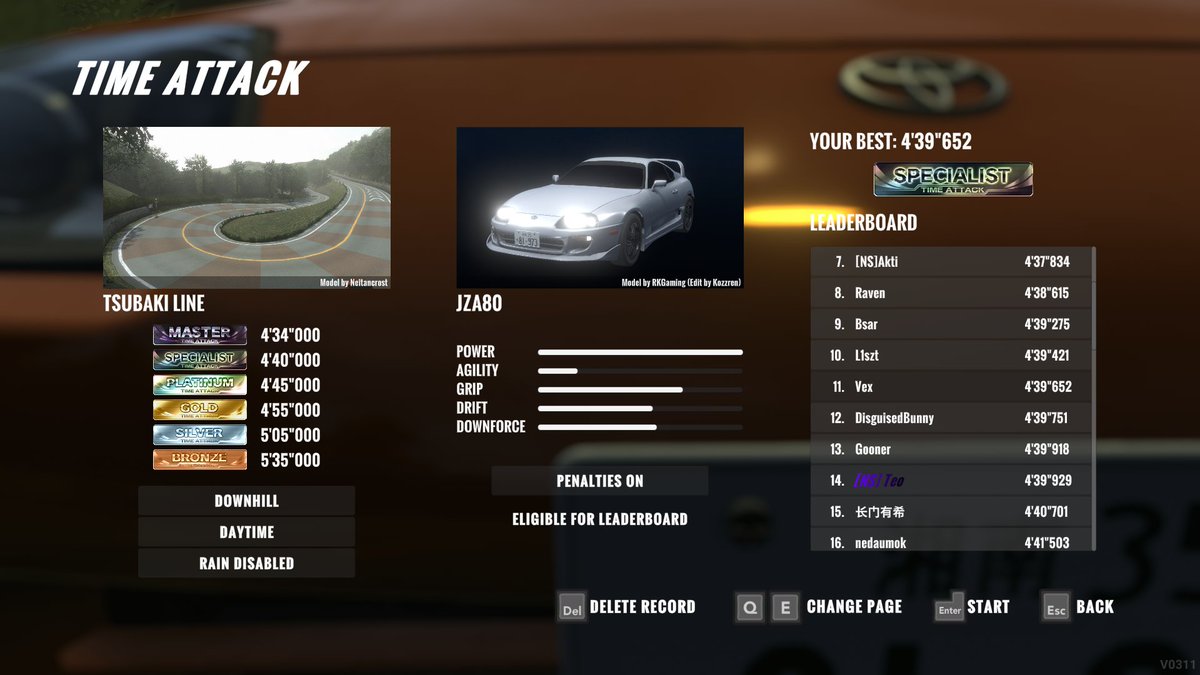This screenshot has height=675, width=1200.
Task: Select the nedaumok leaderboard row
Action: coord(950,542)
